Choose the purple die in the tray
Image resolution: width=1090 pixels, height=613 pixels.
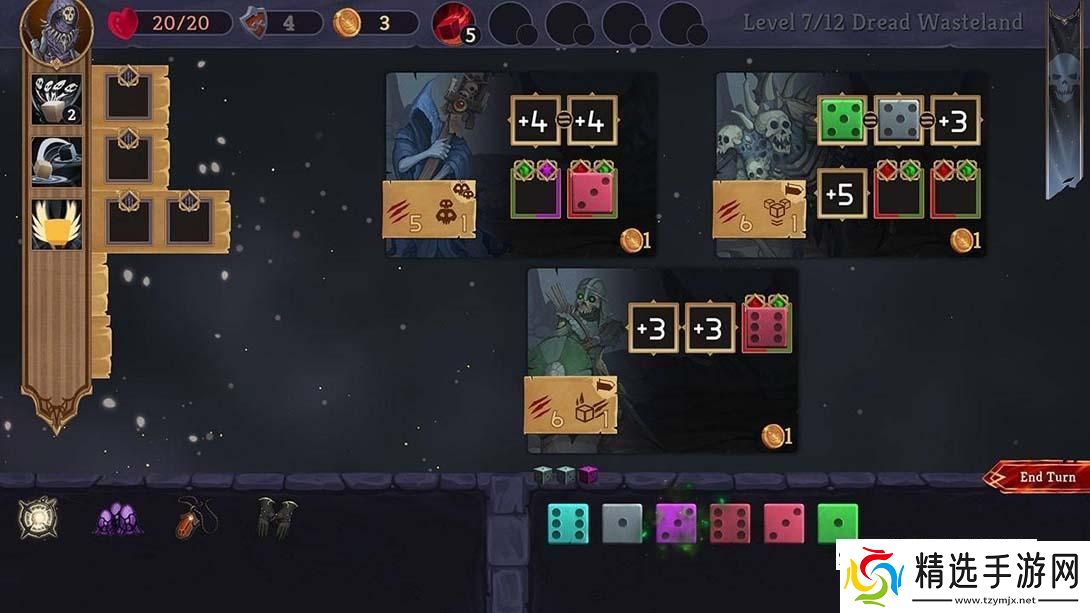tap(676, 523)
